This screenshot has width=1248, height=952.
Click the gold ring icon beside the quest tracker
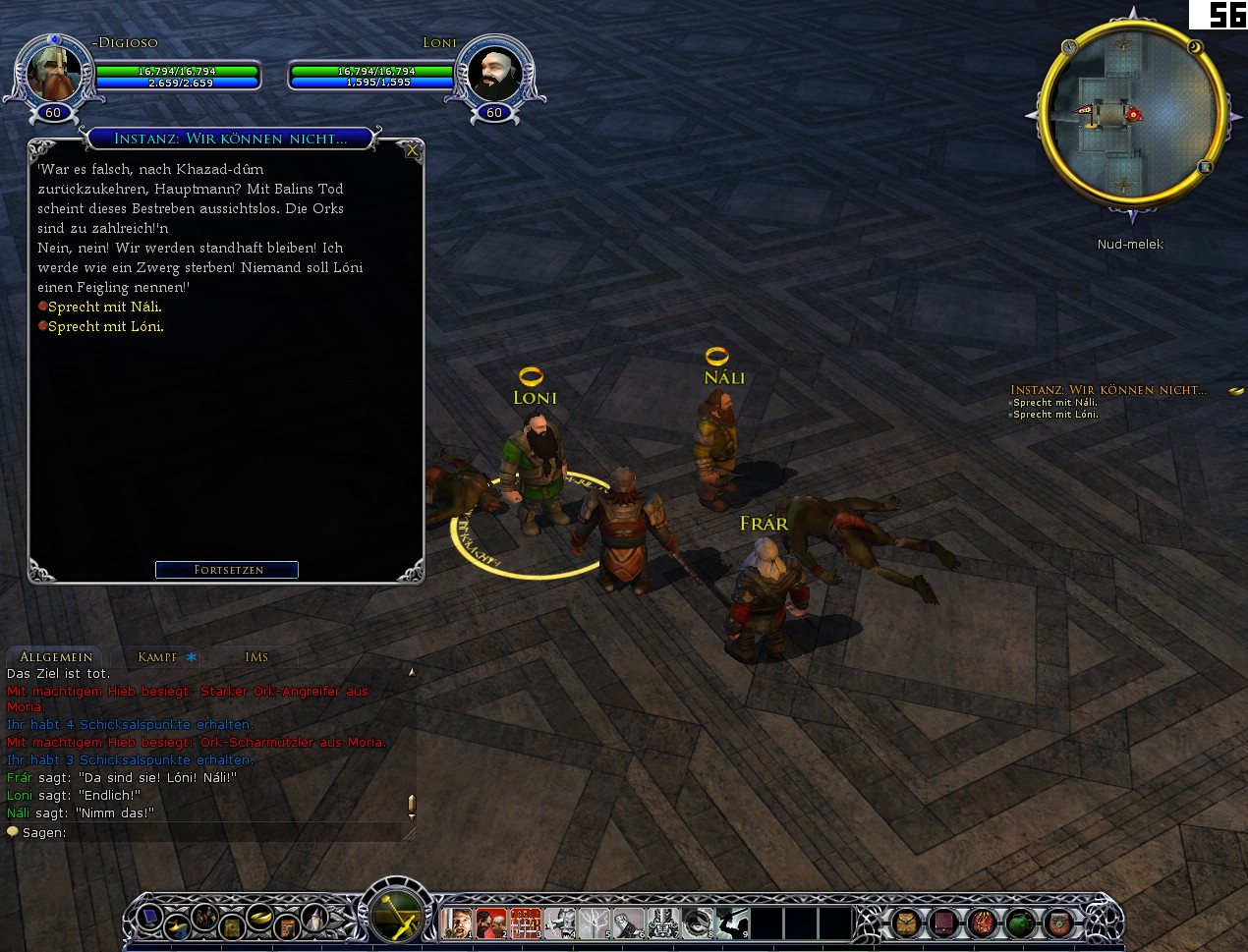(1236, 391)
